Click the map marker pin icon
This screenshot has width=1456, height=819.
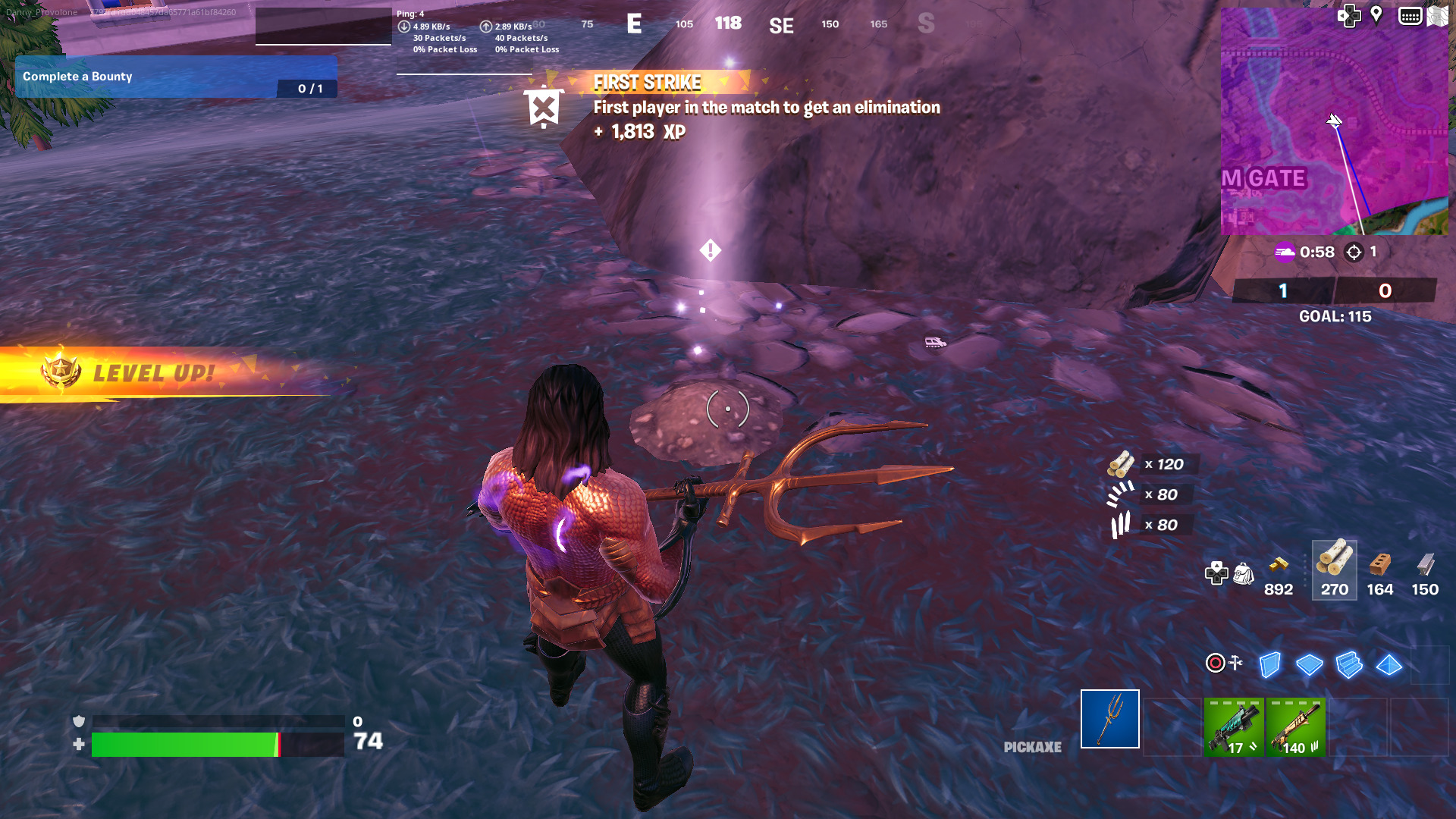[x=1376, y=15]
